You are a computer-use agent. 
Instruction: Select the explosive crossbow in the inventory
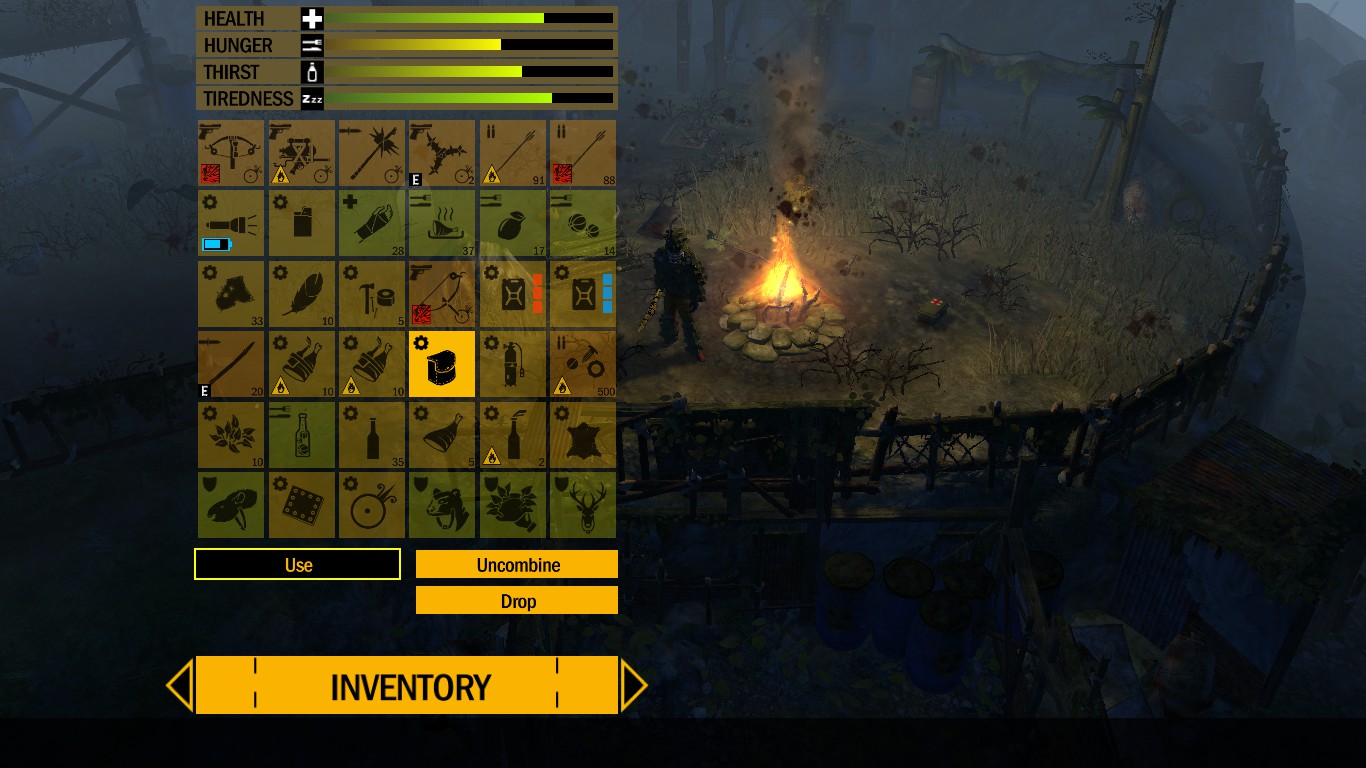(x=231, y=152)
